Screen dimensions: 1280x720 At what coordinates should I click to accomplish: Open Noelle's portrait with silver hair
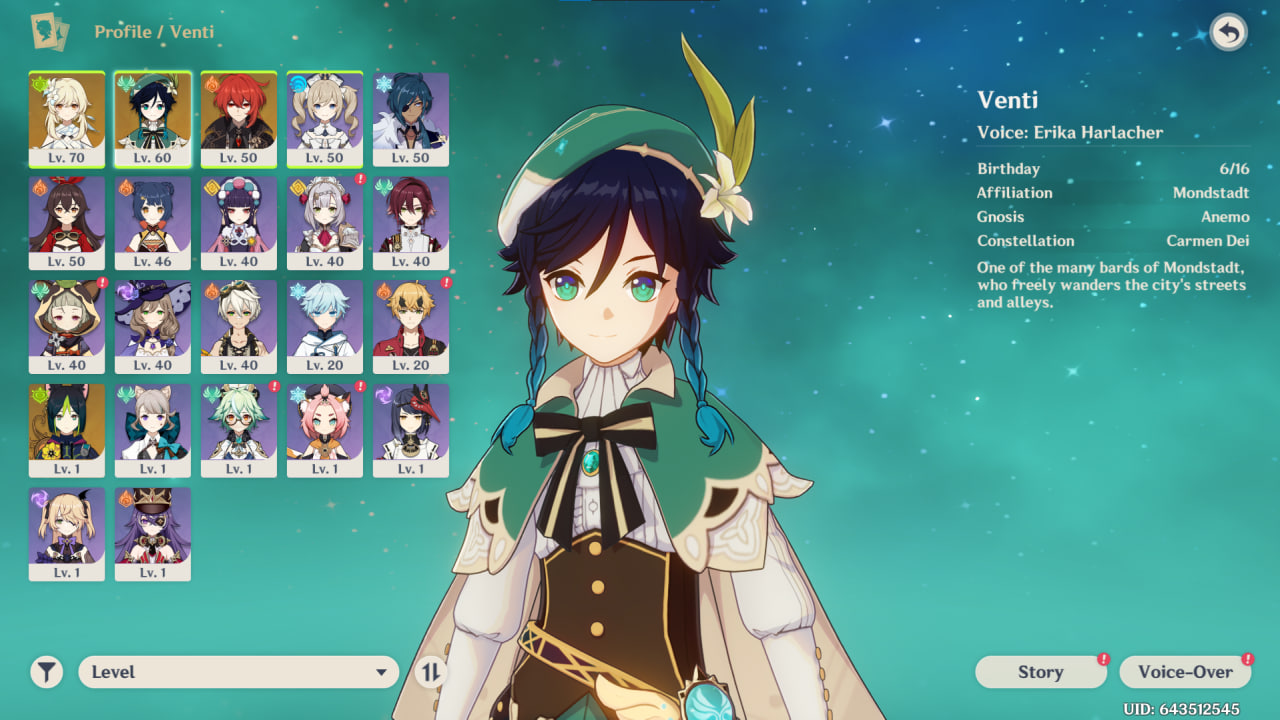pos(325,222)
